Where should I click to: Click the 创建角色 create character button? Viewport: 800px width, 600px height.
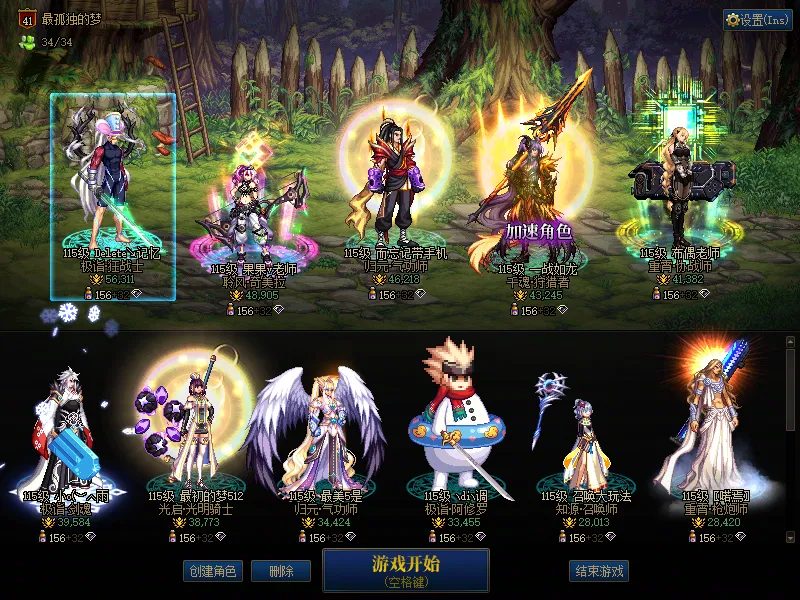click(212, 571)
